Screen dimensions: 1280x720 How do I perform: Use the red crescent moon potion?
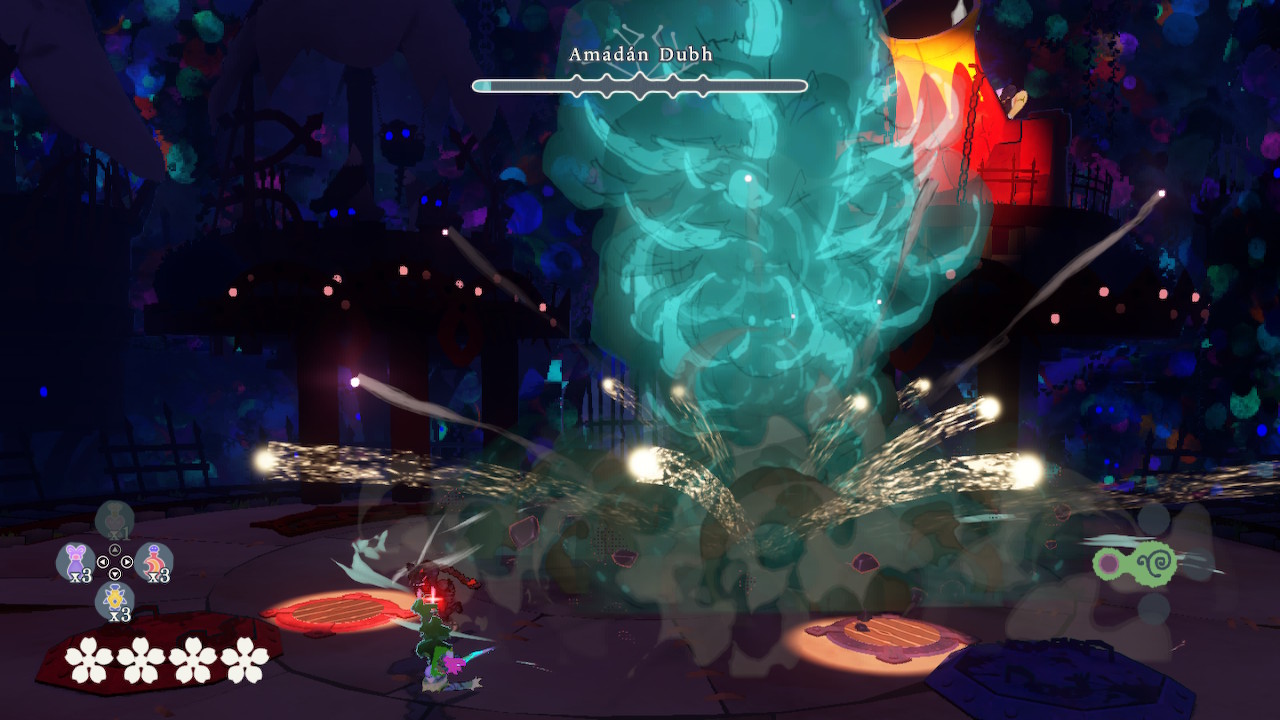pos(154,561)
